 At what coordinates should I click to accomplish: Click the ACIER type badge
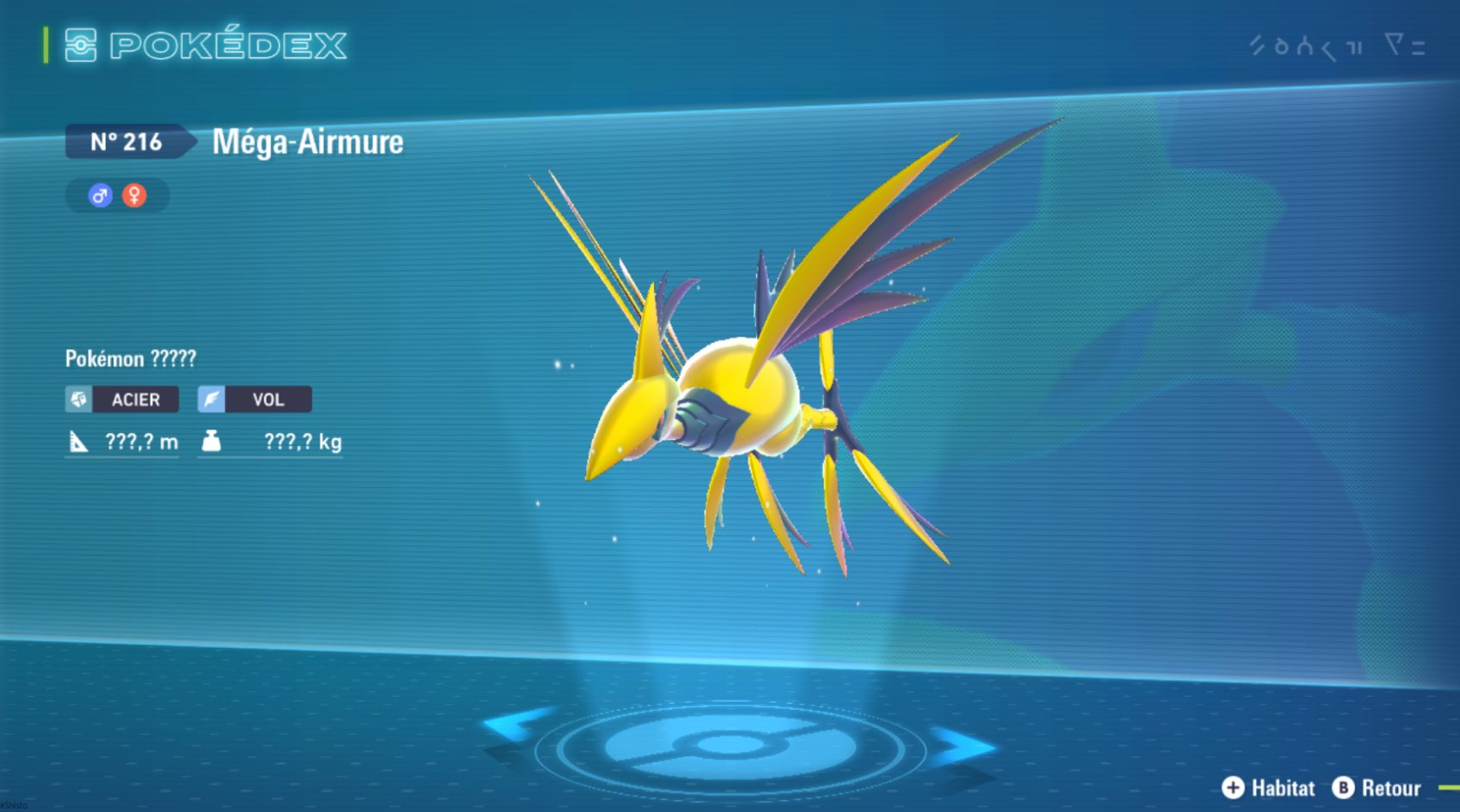coord(122,400)
